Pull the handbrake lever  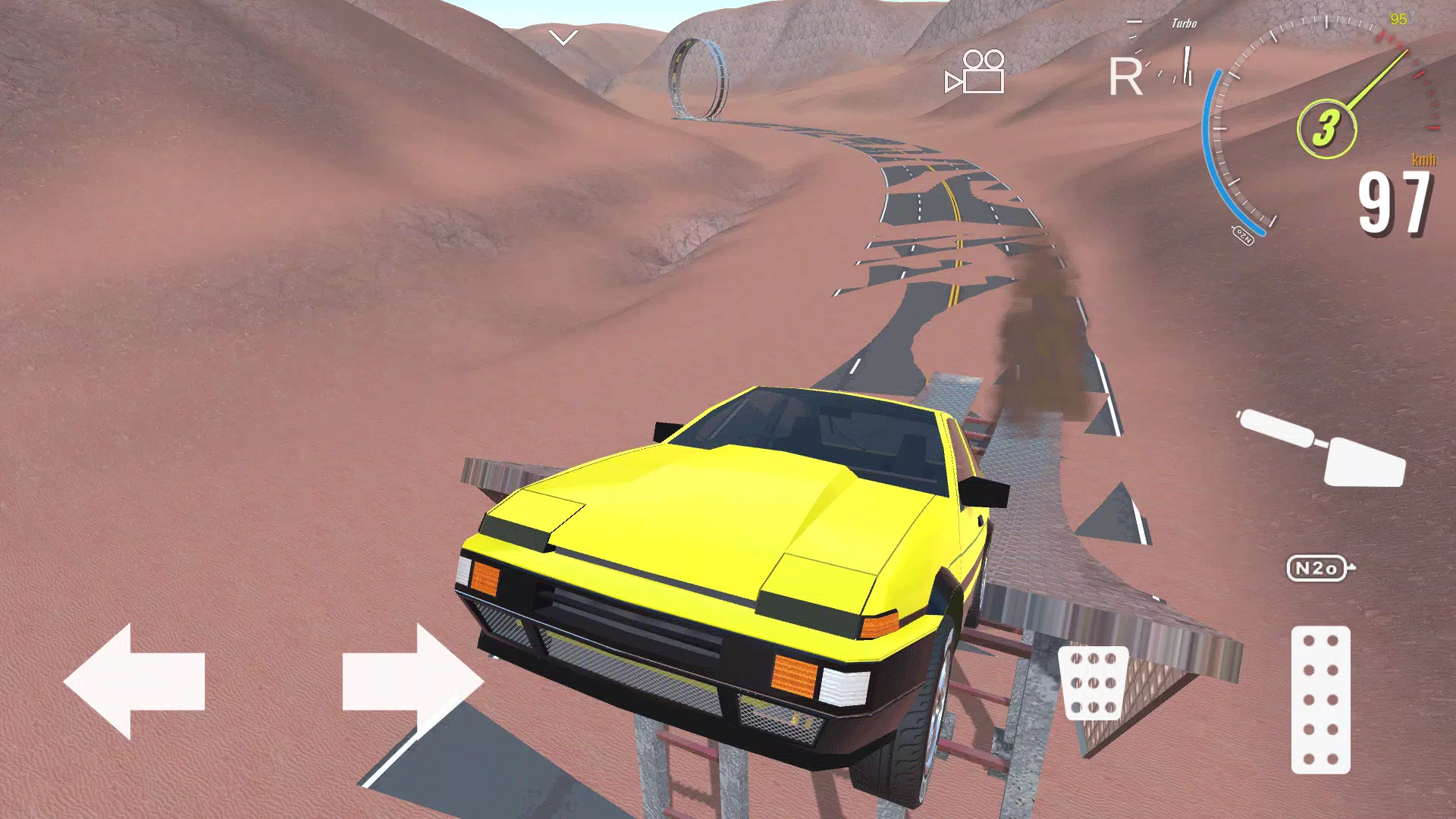coord(1322,448)
